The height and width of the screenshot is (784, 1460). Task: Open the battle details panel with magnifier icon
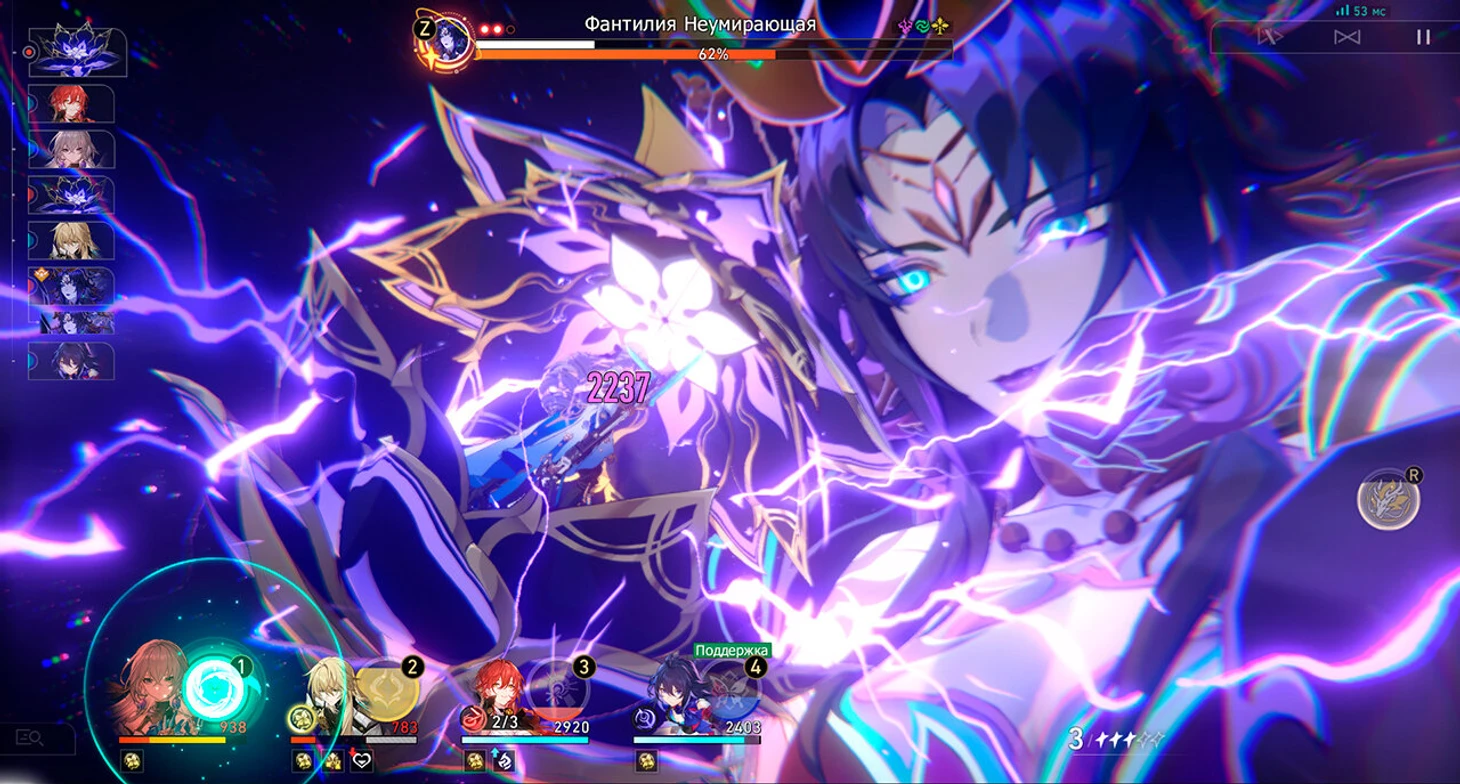[x=30, y=739]
